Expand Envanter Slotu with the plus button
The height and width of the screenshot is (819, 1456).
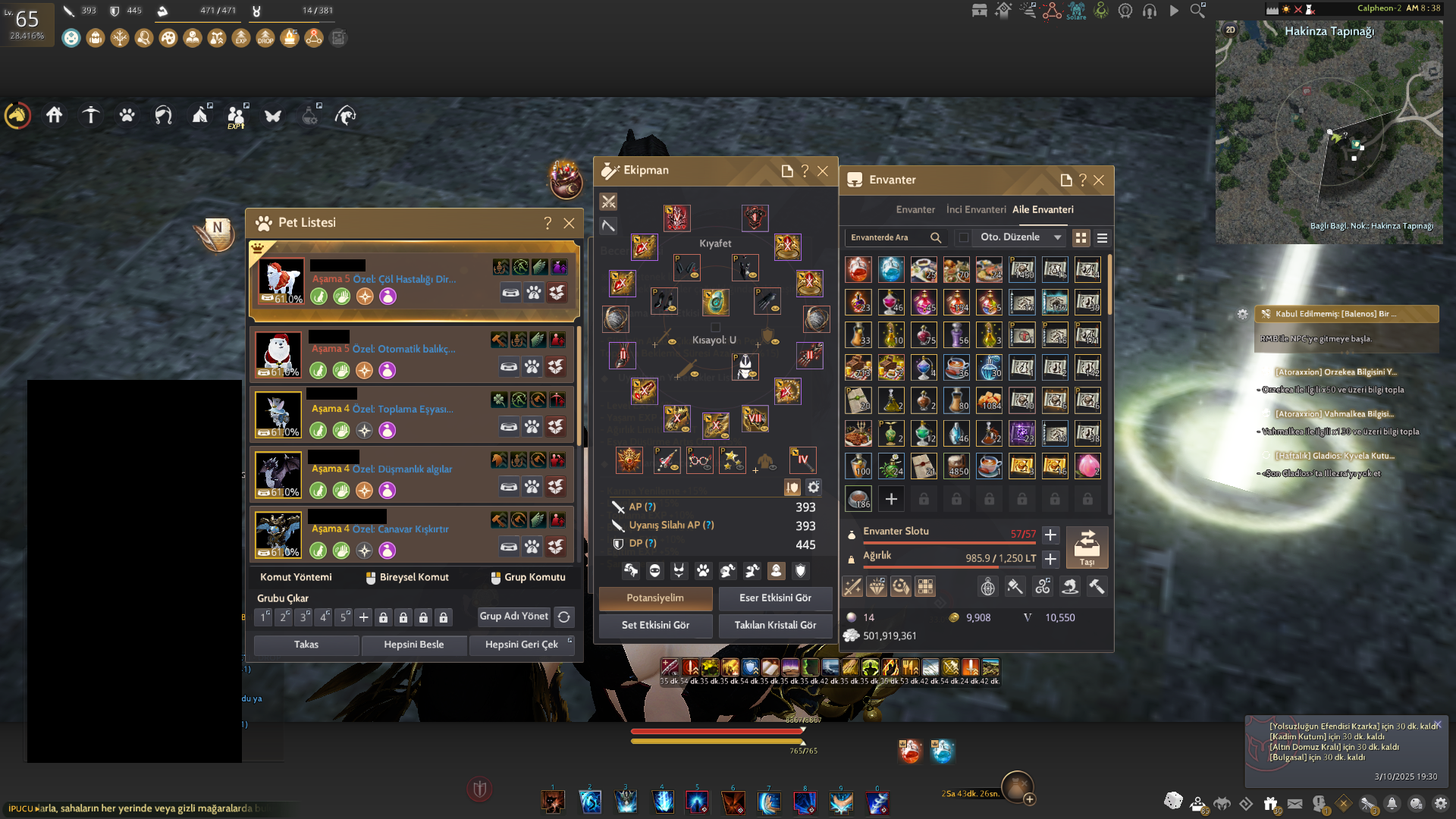(x=1050, y=535)
